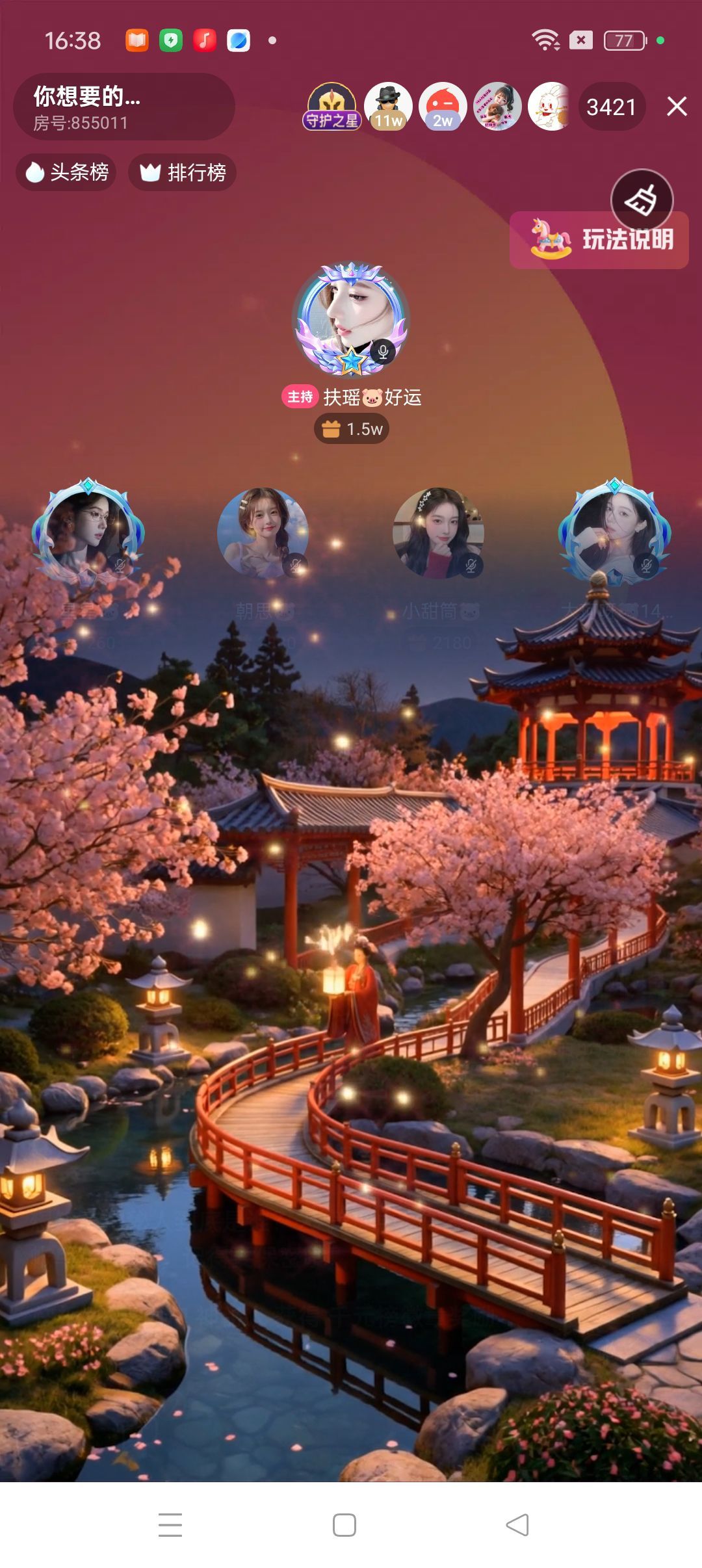Viewport: 702px width, 1568px height.
Task: Select the 小甜筒 guest seat avatar
Action: click(x=438, y=533)
